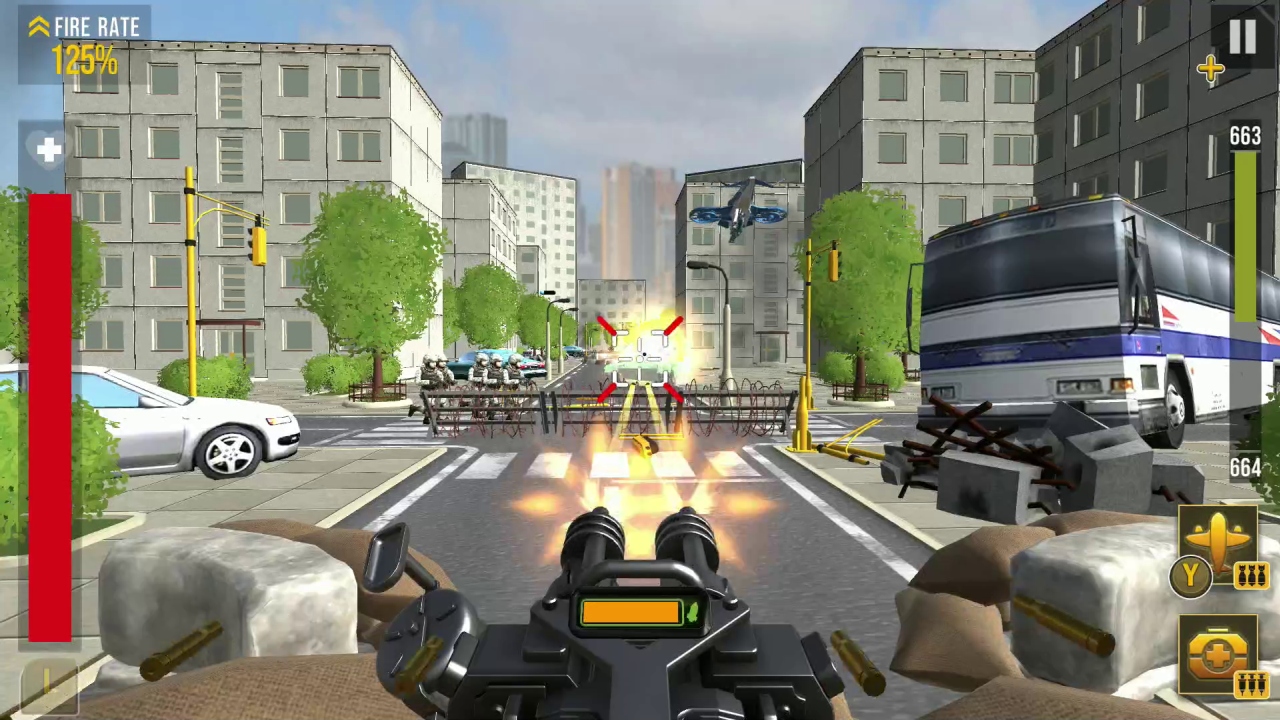Click the health cross icon on left HUD
This screenshot has width=1280, height=720.
48,150
